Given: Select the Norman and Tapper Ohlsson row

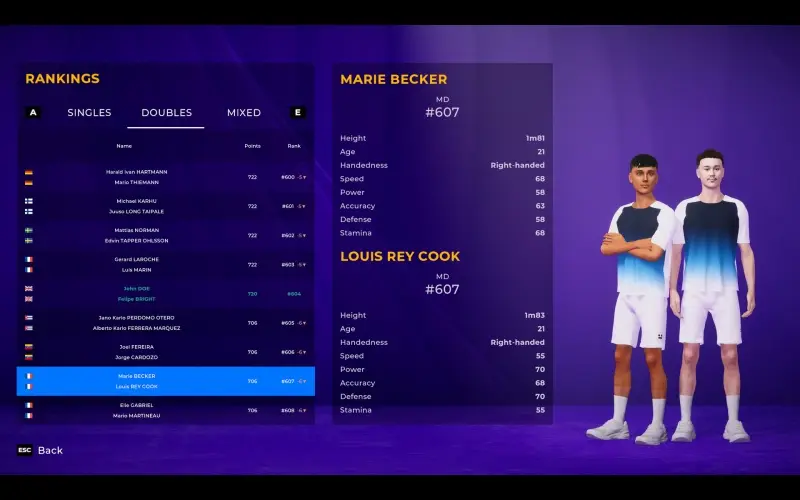Looking at the screenshot, I should pyautogui.click(x=165, y=235).
